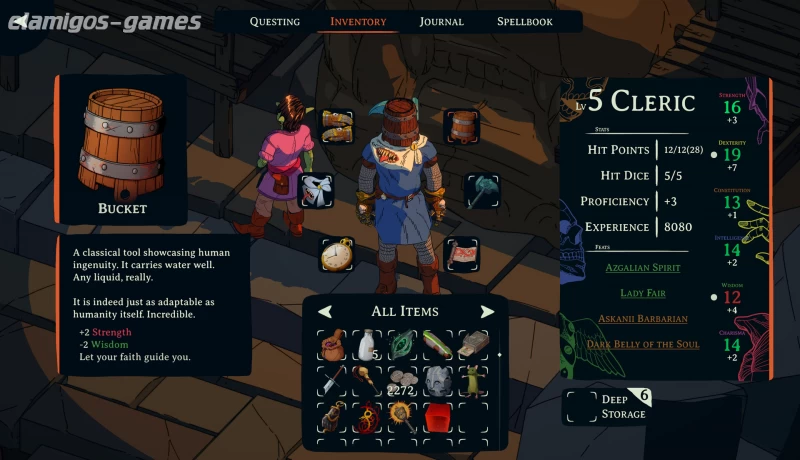This screenshot has height=460, width=800.
Task: Select the Inventory tab
Action: pyautogui.click(x=357, y=21)
